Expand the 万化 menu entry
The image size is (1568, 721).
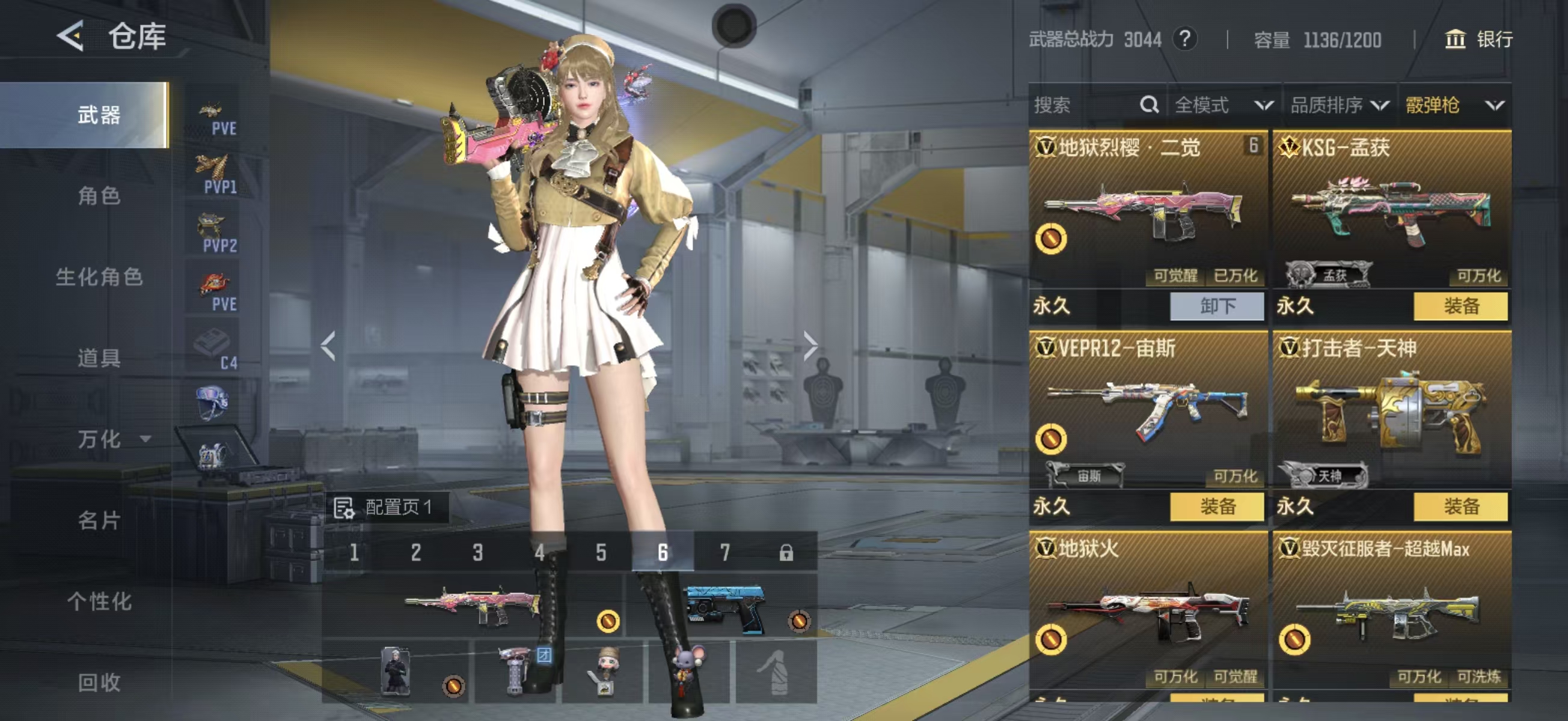pyautogui.click(x=112, y=439)
